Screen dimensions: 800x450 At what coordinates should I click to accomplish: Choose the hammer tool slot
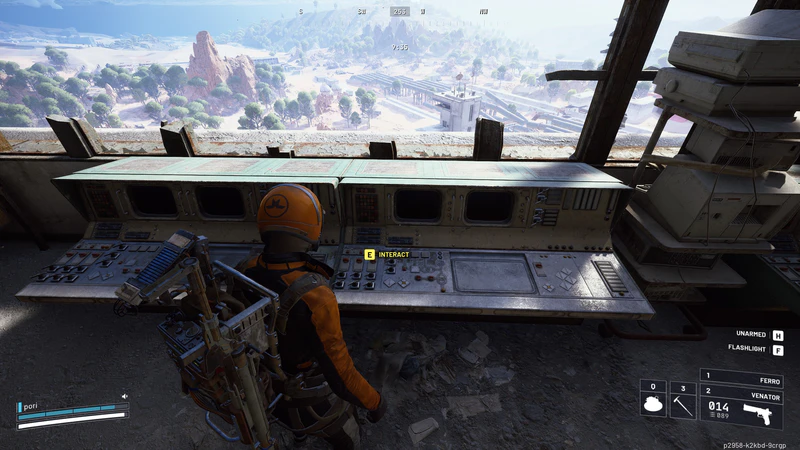(683, 401)
